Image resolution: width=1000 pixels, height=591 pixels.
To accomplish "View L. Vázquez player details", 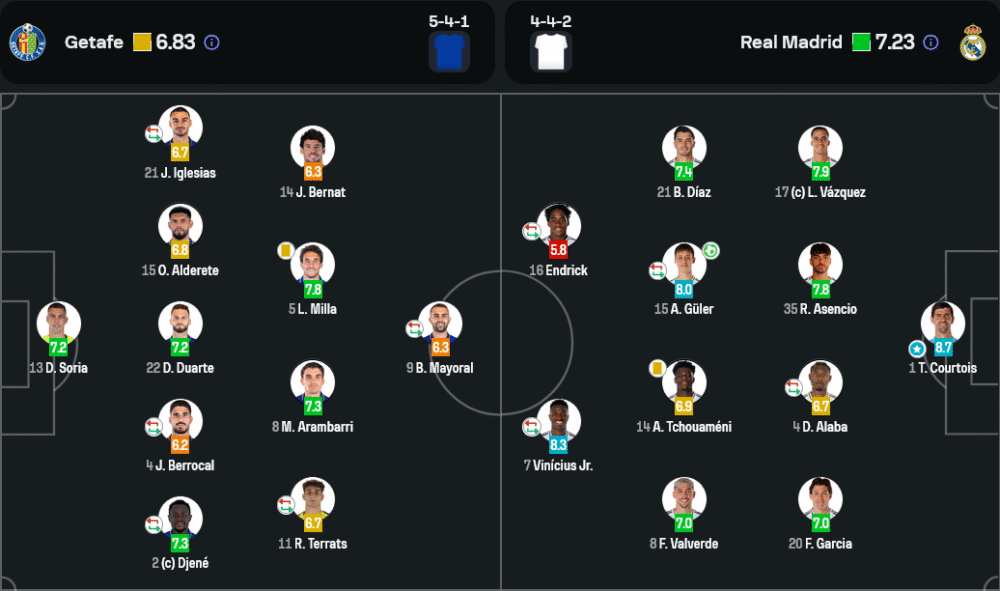I will tap(820, 148).
